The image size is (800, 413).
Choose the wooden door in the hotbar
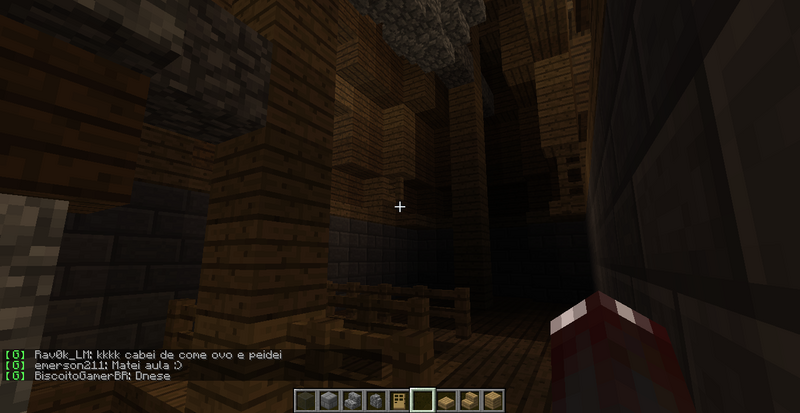coord(400,401)
